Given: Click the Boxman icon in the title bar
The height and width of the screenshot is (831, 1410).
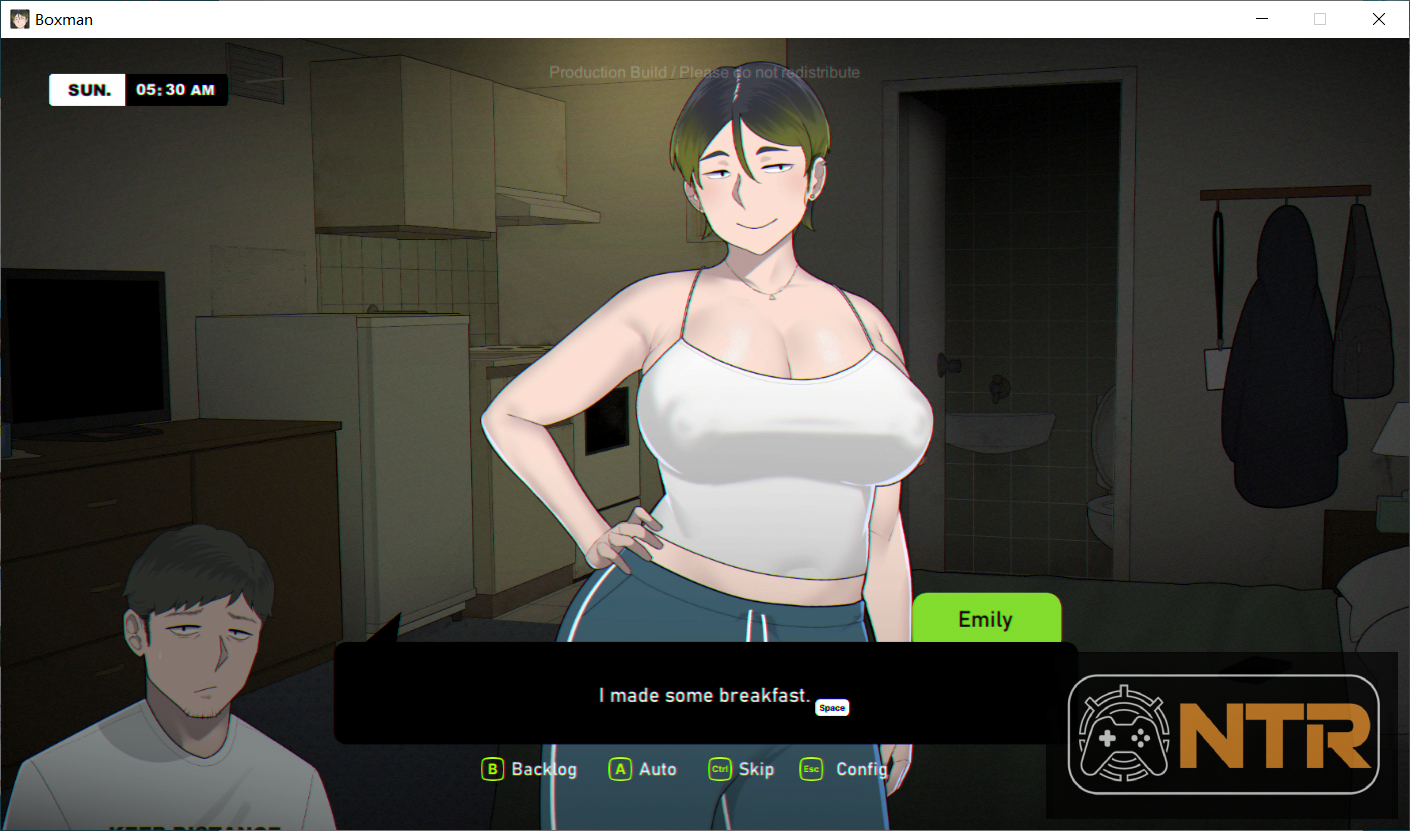Looking at the screenshot, I should pos(19,18).
